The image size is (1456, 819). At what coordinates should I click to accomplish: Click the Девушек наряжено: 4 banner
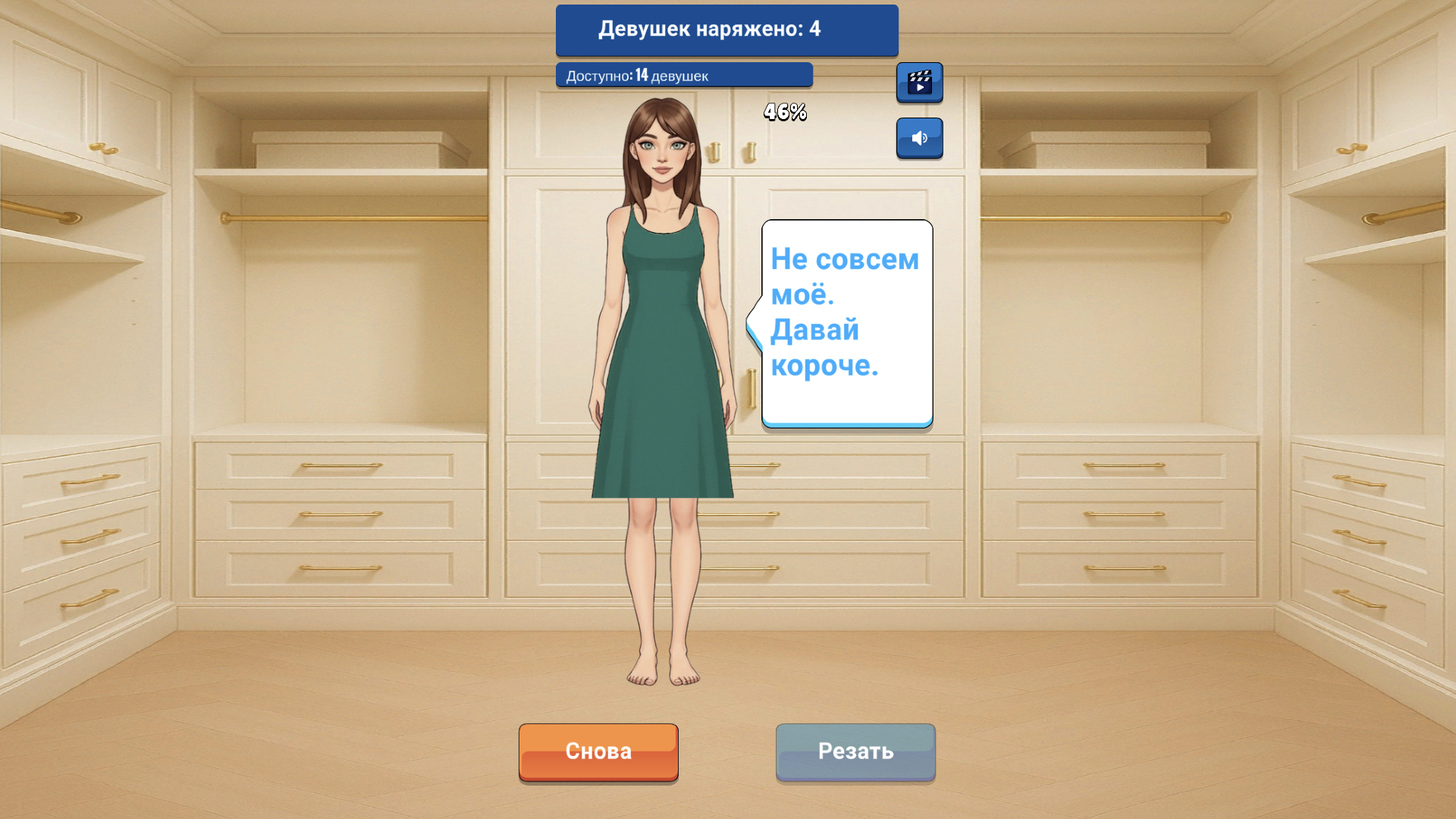[x=726, y=30]
